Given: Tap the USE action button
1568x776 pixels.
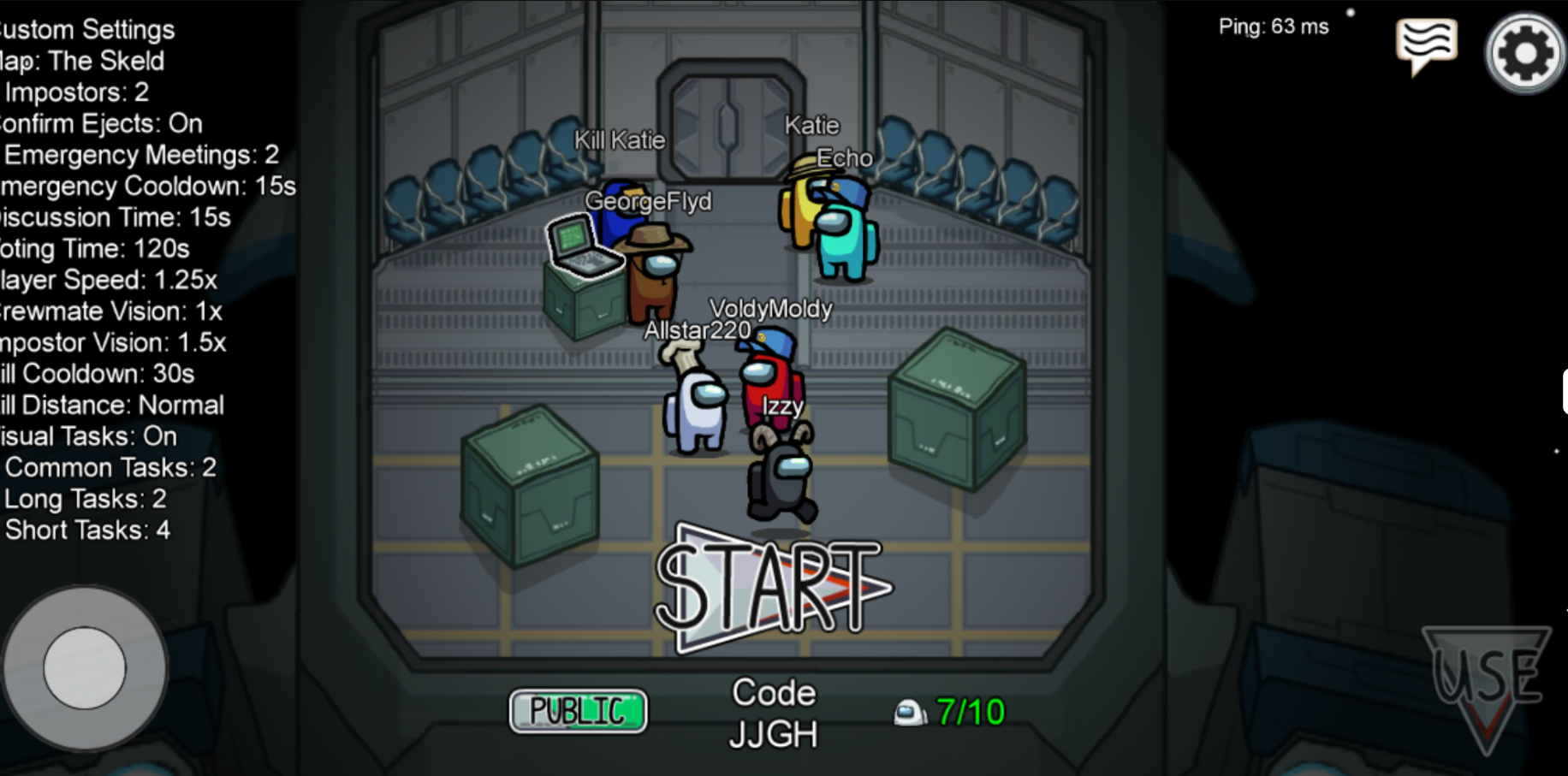Looking at the screenshot, I should (1487, 682).
